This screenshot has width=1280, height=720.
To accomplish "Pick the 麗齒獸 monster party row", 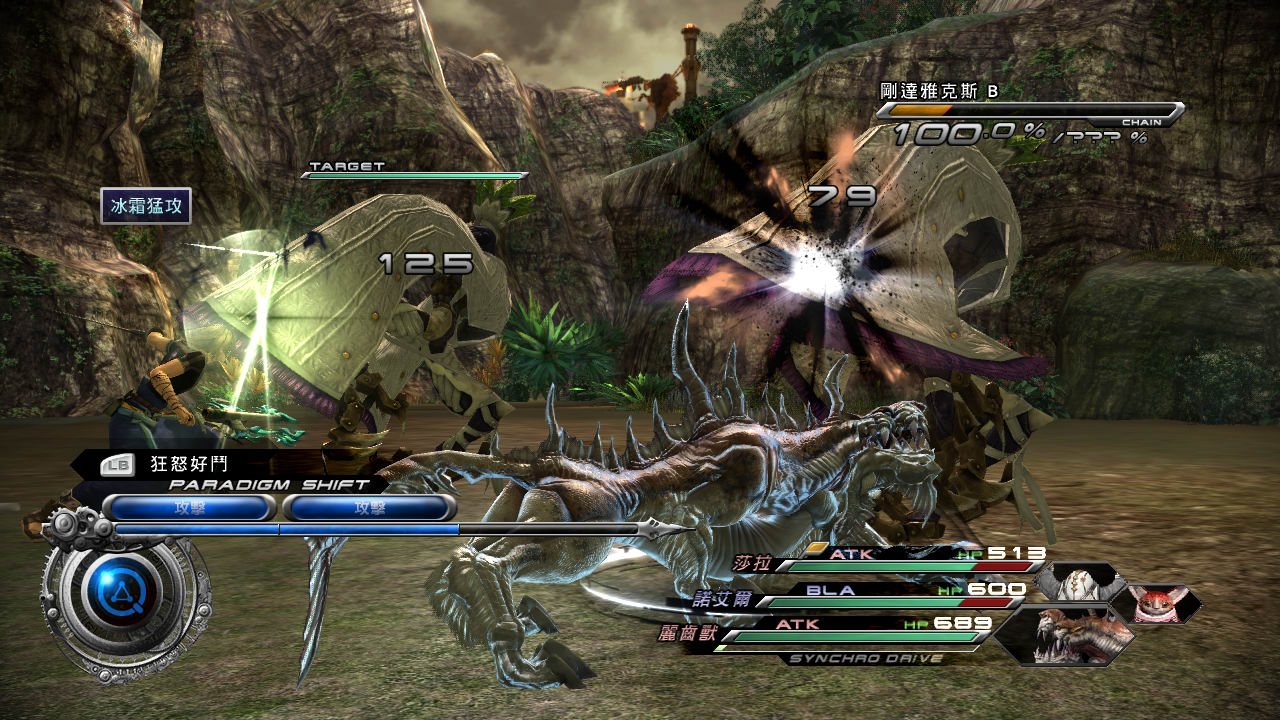I will click(x=850, y=631).
